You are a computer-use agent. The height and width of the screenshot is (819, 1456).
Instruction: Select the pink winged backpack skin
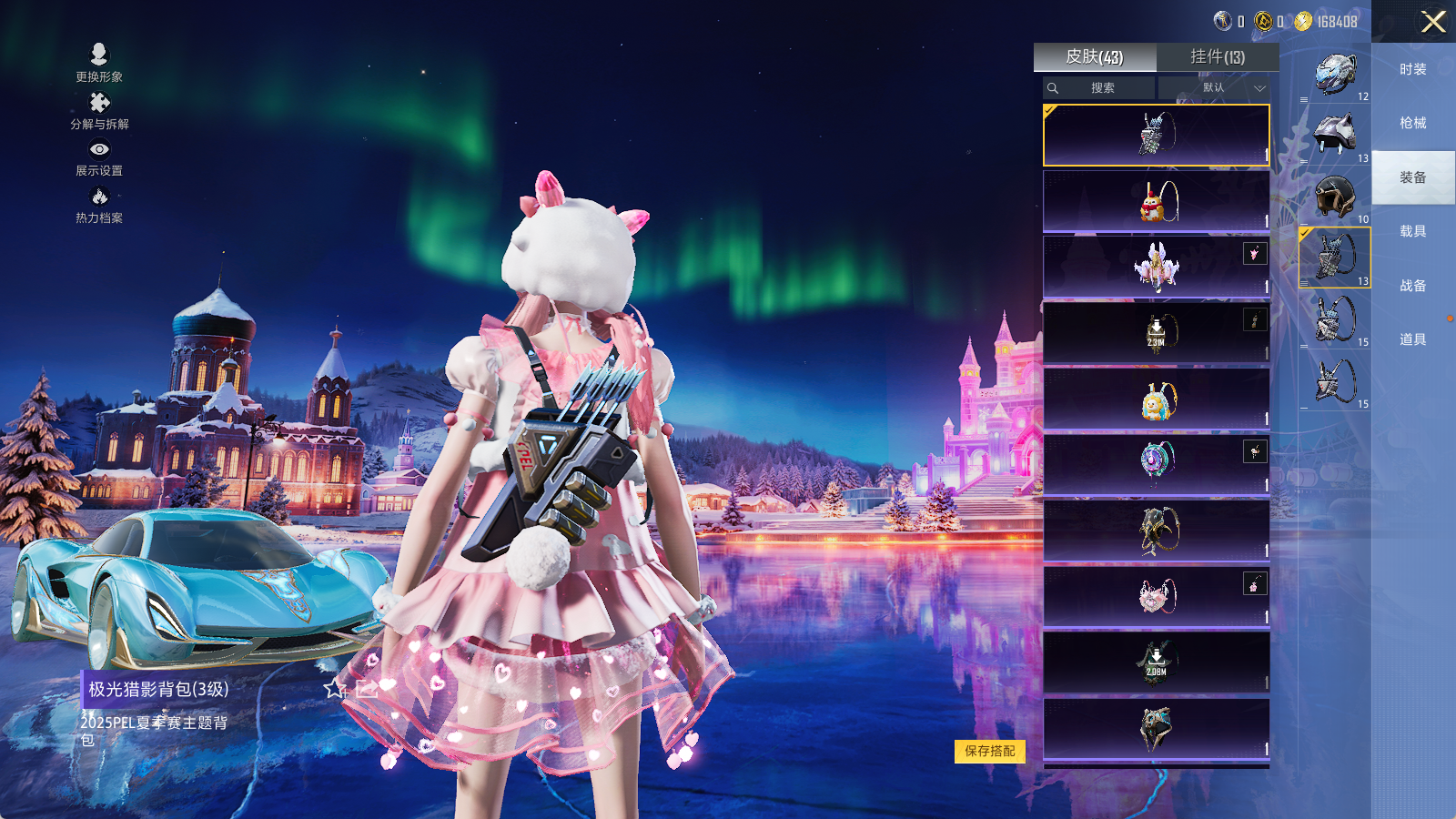pos(1156,267)
